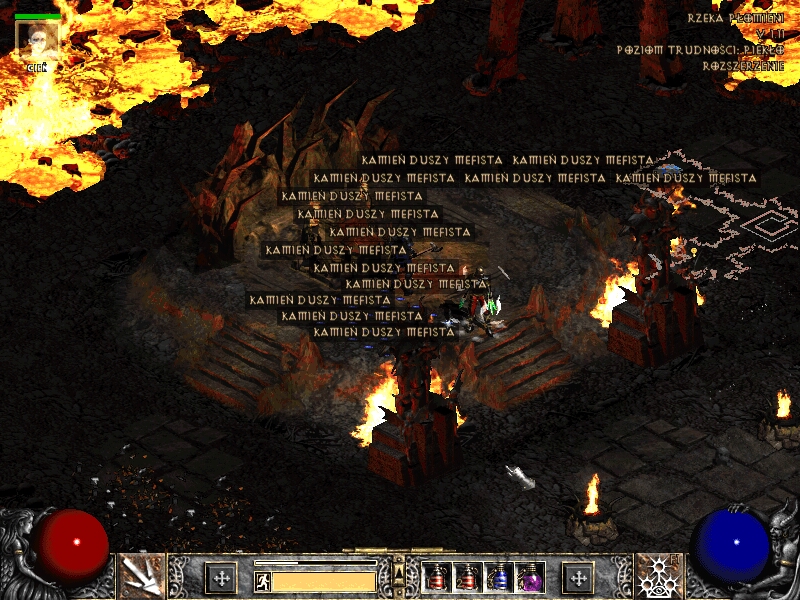The width and height of the screenshot is (800, 600).
Task: Click cross-arrow button beside the right skill
Action: click(x=578, y=578)
